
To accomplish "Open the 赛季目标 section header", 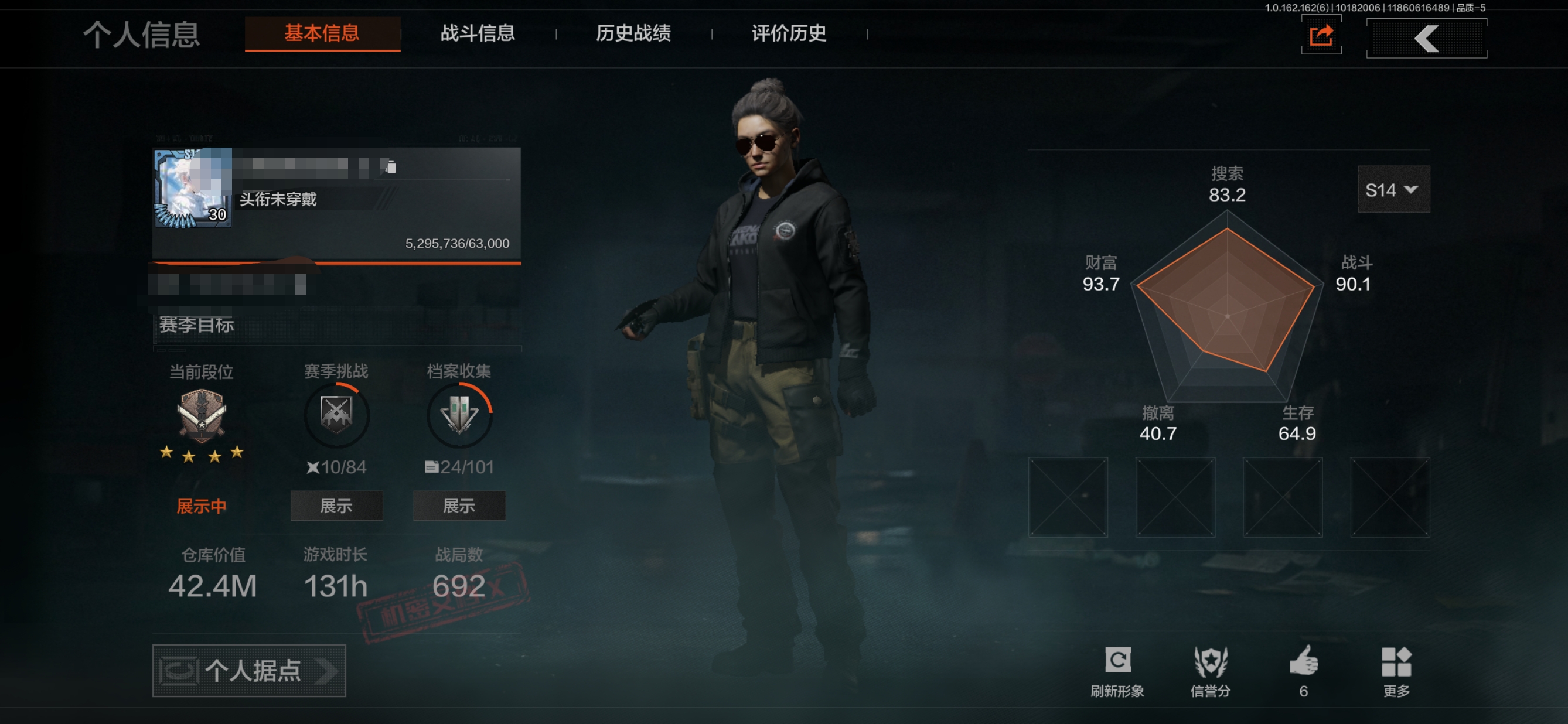I will pos(197,325).
